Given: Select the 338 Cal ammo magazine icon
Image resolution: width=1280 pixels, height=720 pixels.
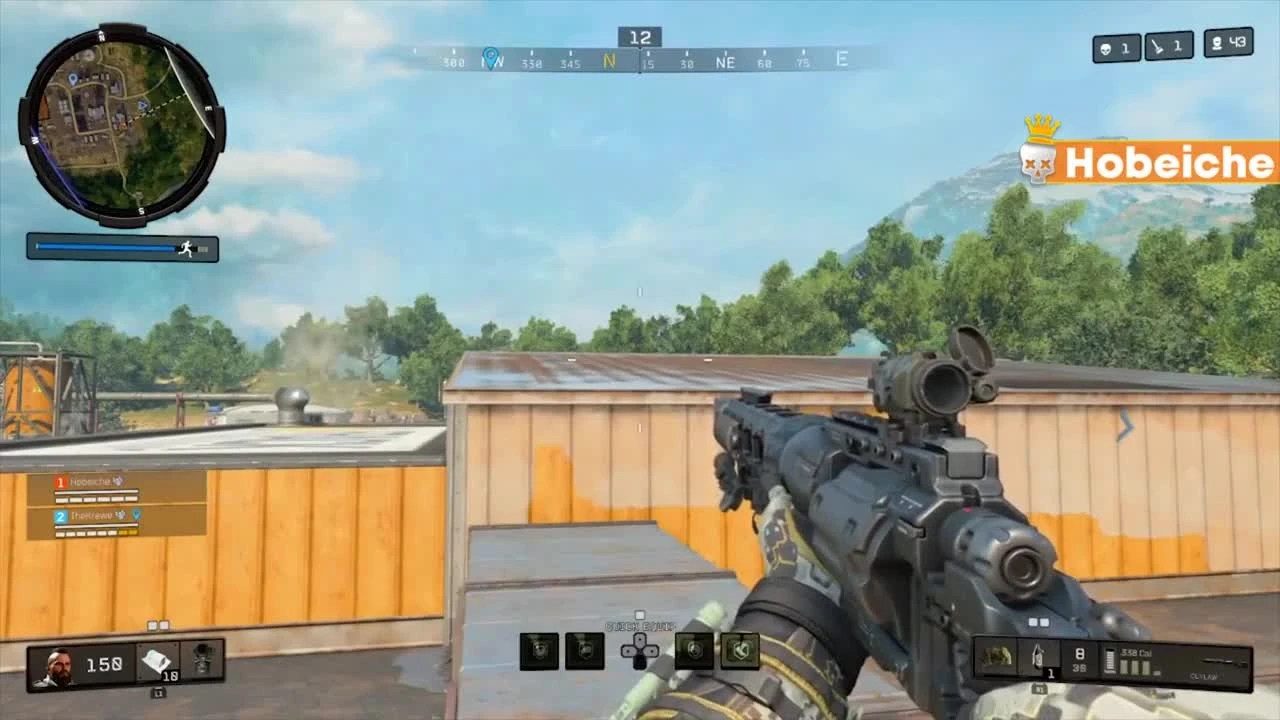Looking at the screenshot, I should click(1110, 660).
